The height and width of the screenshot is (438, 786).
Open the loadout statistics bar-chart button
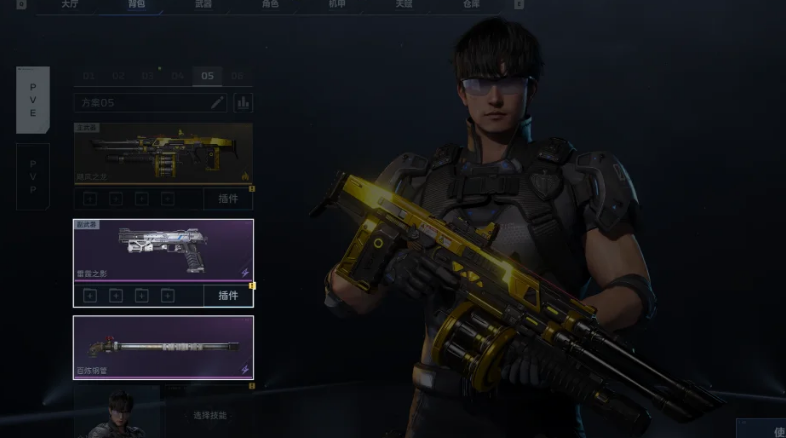243,102
